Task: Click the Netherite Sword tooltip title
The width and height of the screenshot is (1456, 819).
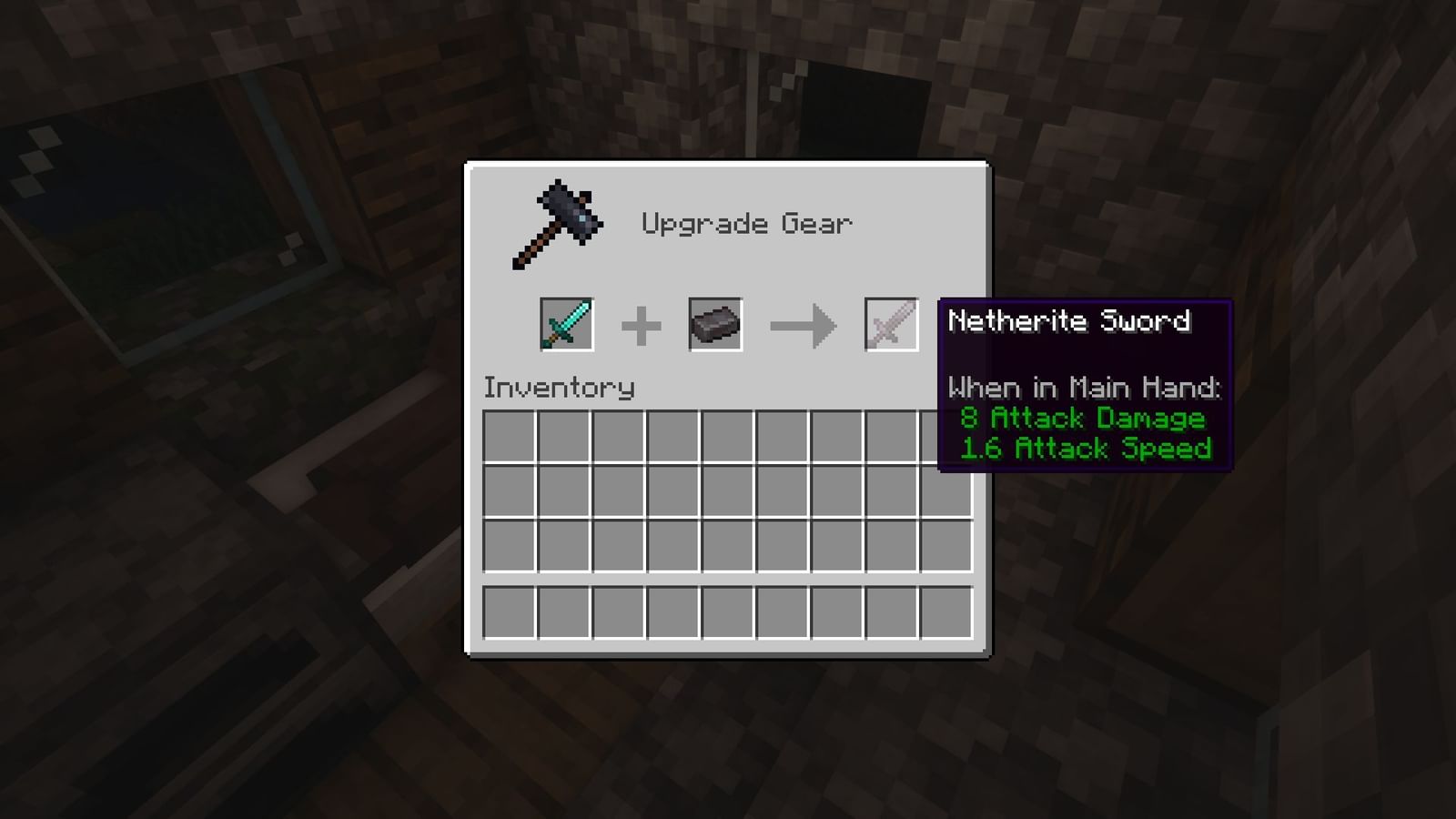Action: pos(1069,321)
